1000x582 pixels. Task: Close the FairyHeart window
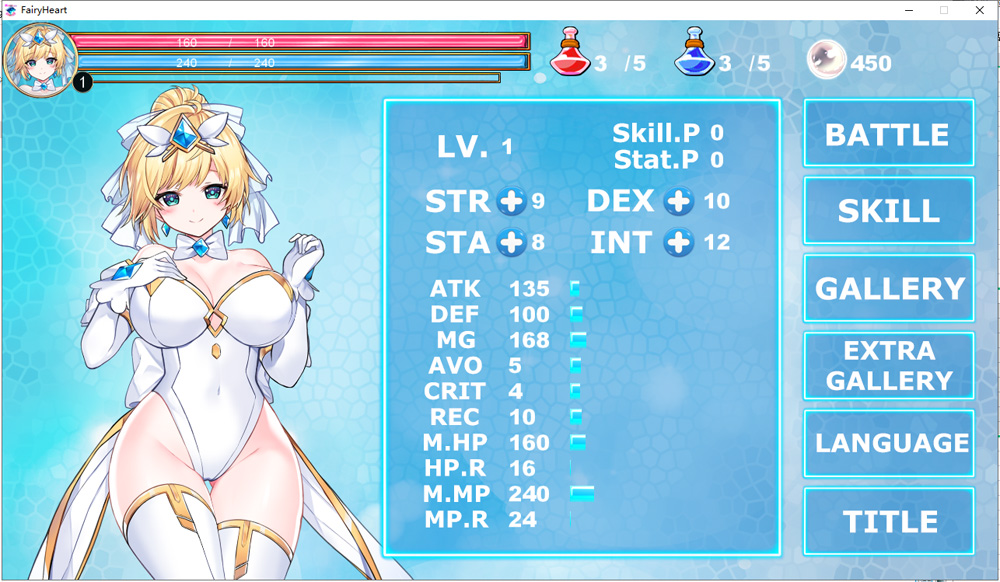(x=977, y=10)
